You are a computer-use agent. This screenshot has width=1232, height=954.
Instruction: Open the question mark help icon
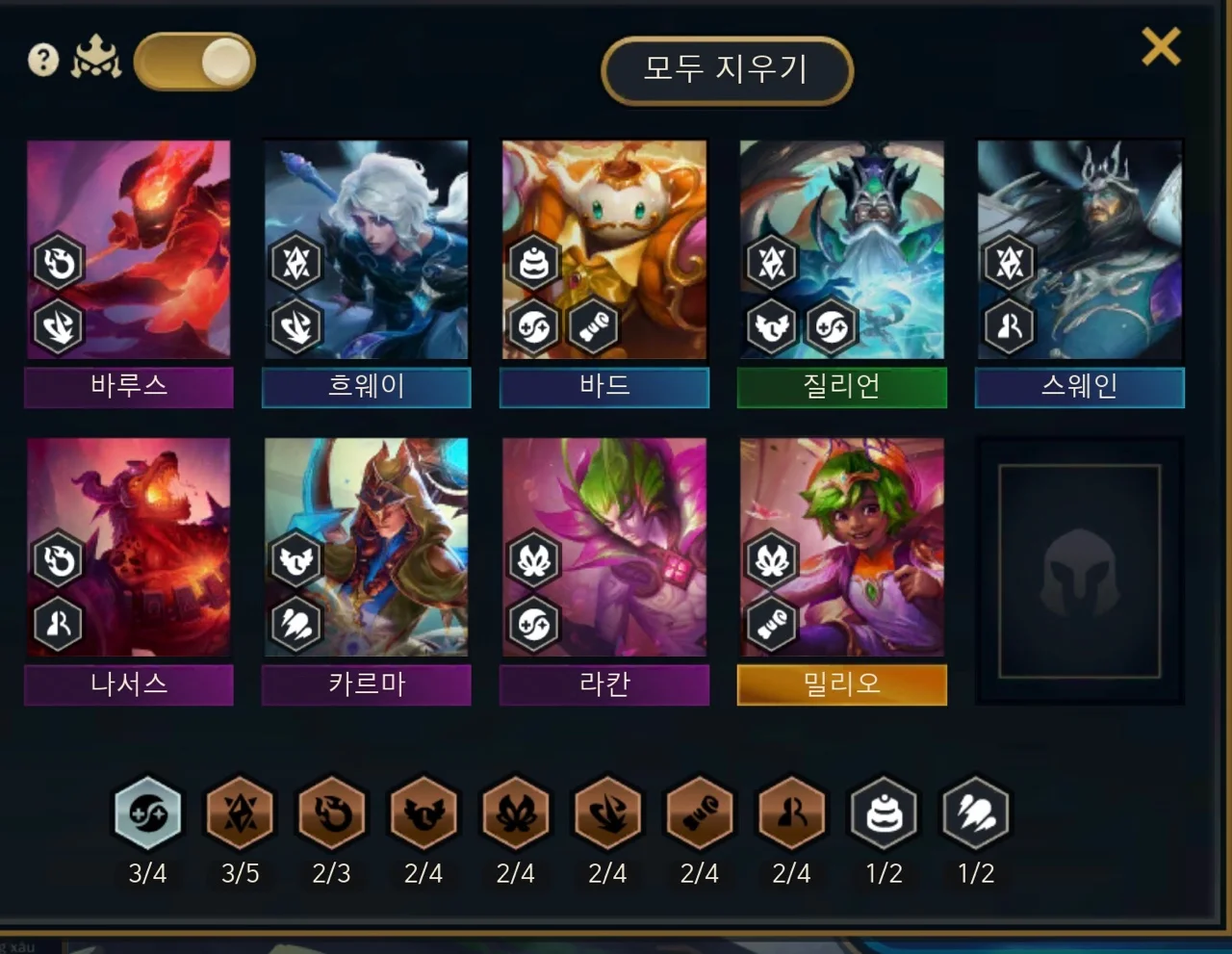(43, 61)
